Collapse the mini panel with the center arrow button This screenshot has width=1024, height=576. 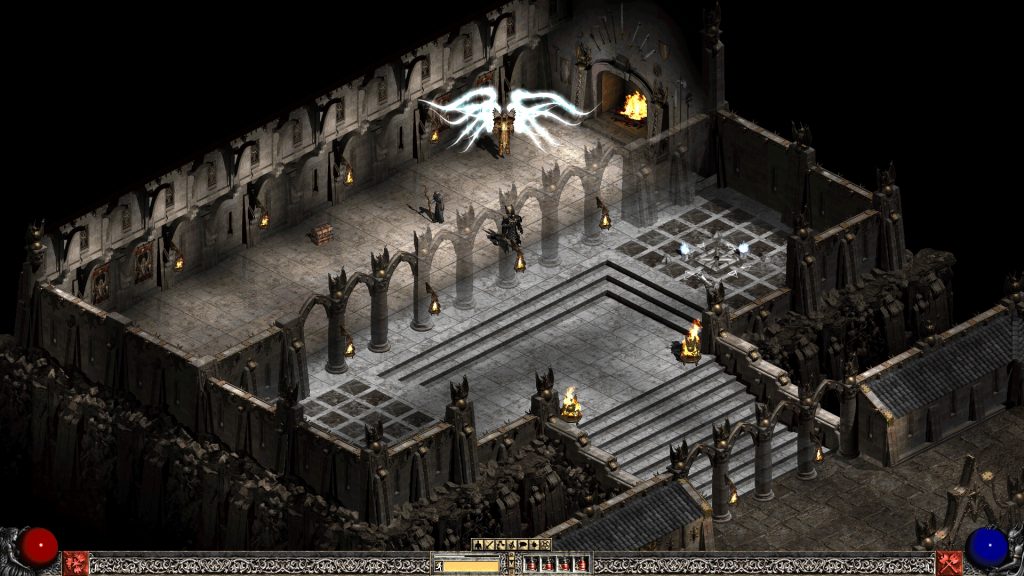(512, 562)
